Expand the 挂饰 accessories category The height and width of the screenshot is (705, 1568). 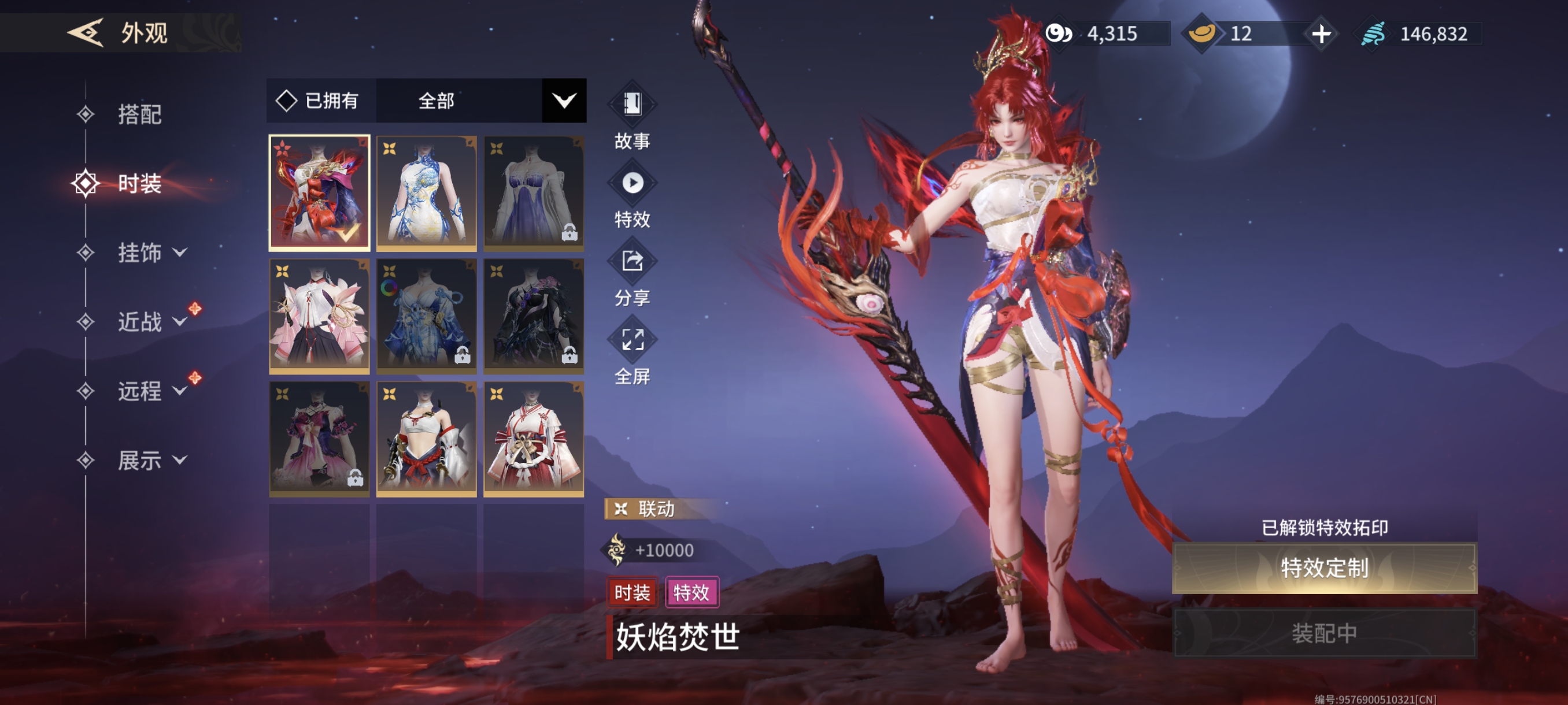click(x=151, y=253)
